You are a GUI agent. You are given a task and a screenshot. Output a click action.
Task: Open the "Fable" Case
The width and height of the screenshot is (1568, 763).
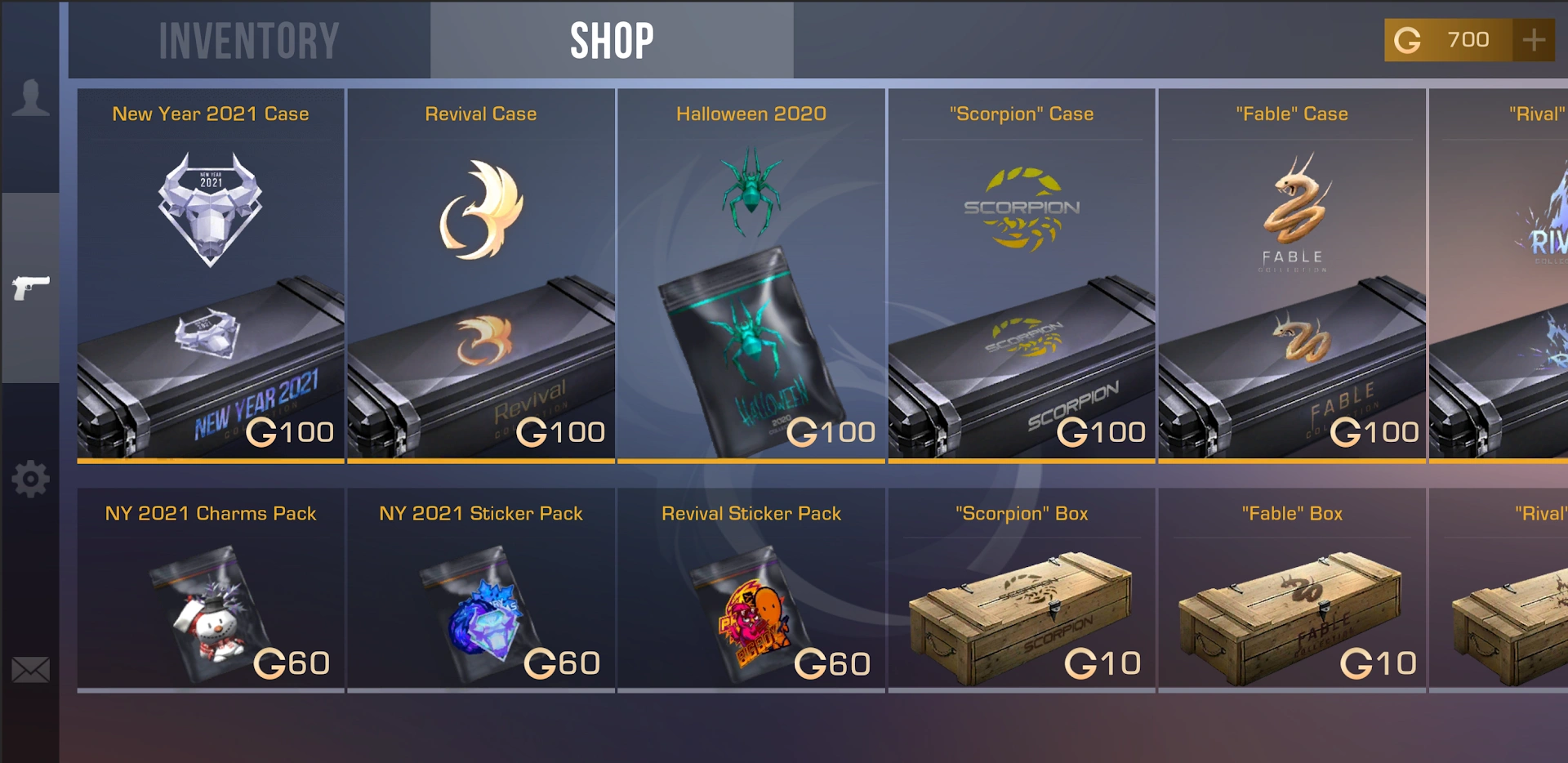click(x=1291, y=278)
